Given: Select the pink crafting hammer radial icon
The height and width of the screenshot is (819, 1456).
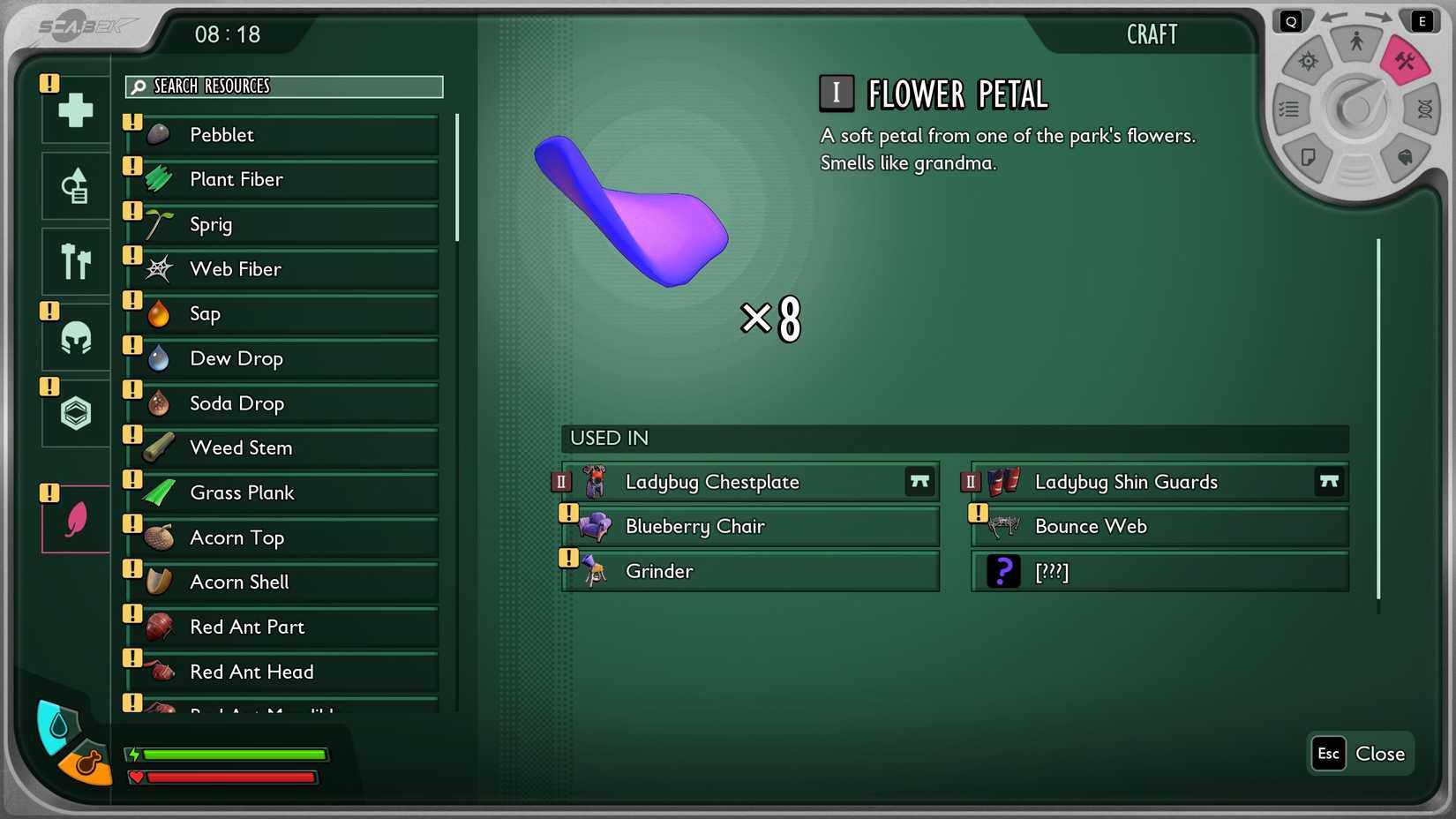Looking at the screenshot, I should (1407, 58).
